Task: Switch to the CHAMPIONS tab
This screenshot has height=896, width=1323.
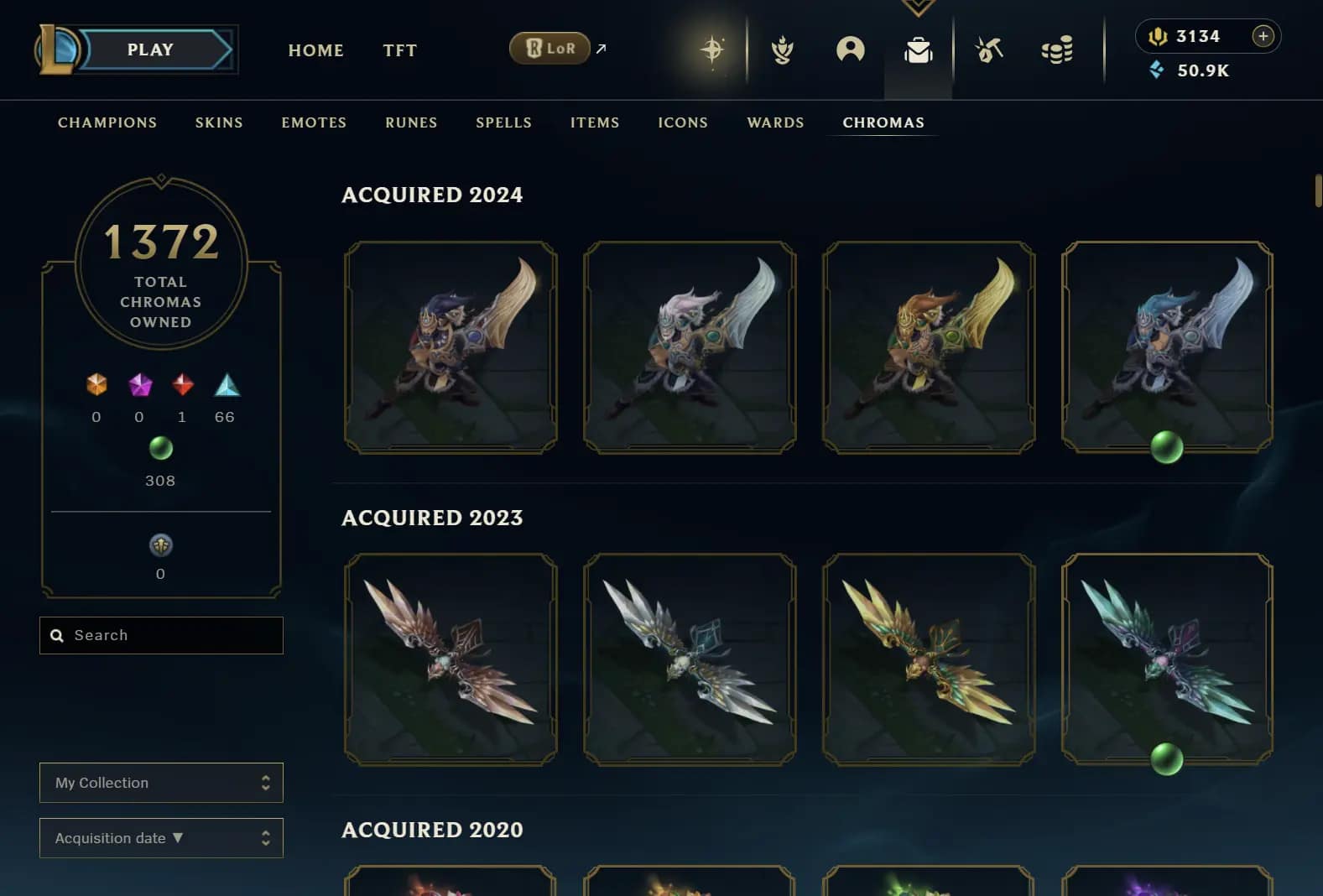Action: pyautogui.click(x=107, y=122)
